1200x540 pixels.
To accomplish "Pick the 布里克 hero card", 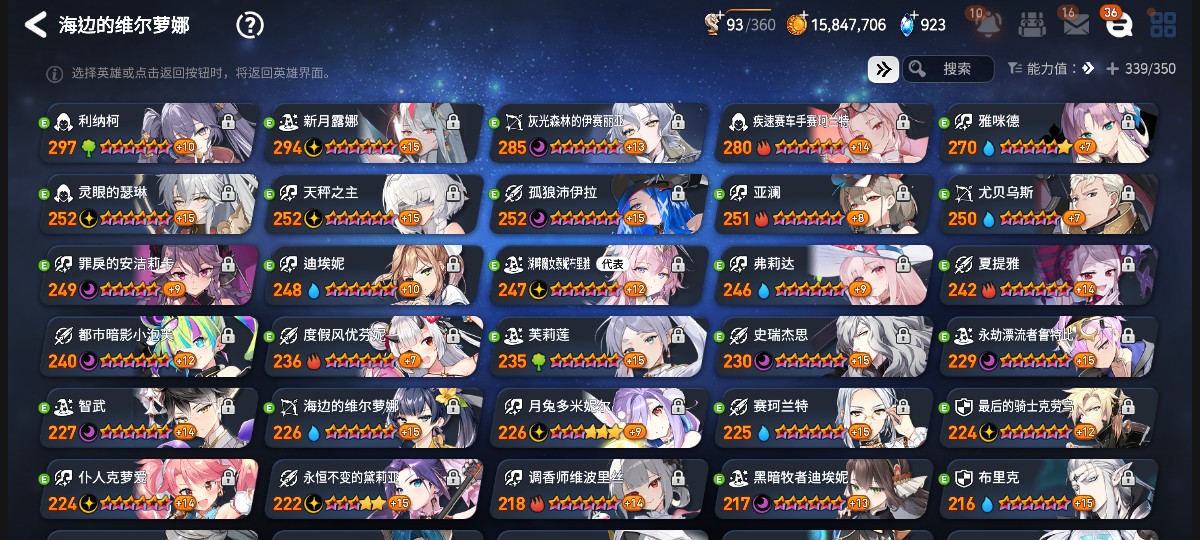I will [x=1048, y=489].
